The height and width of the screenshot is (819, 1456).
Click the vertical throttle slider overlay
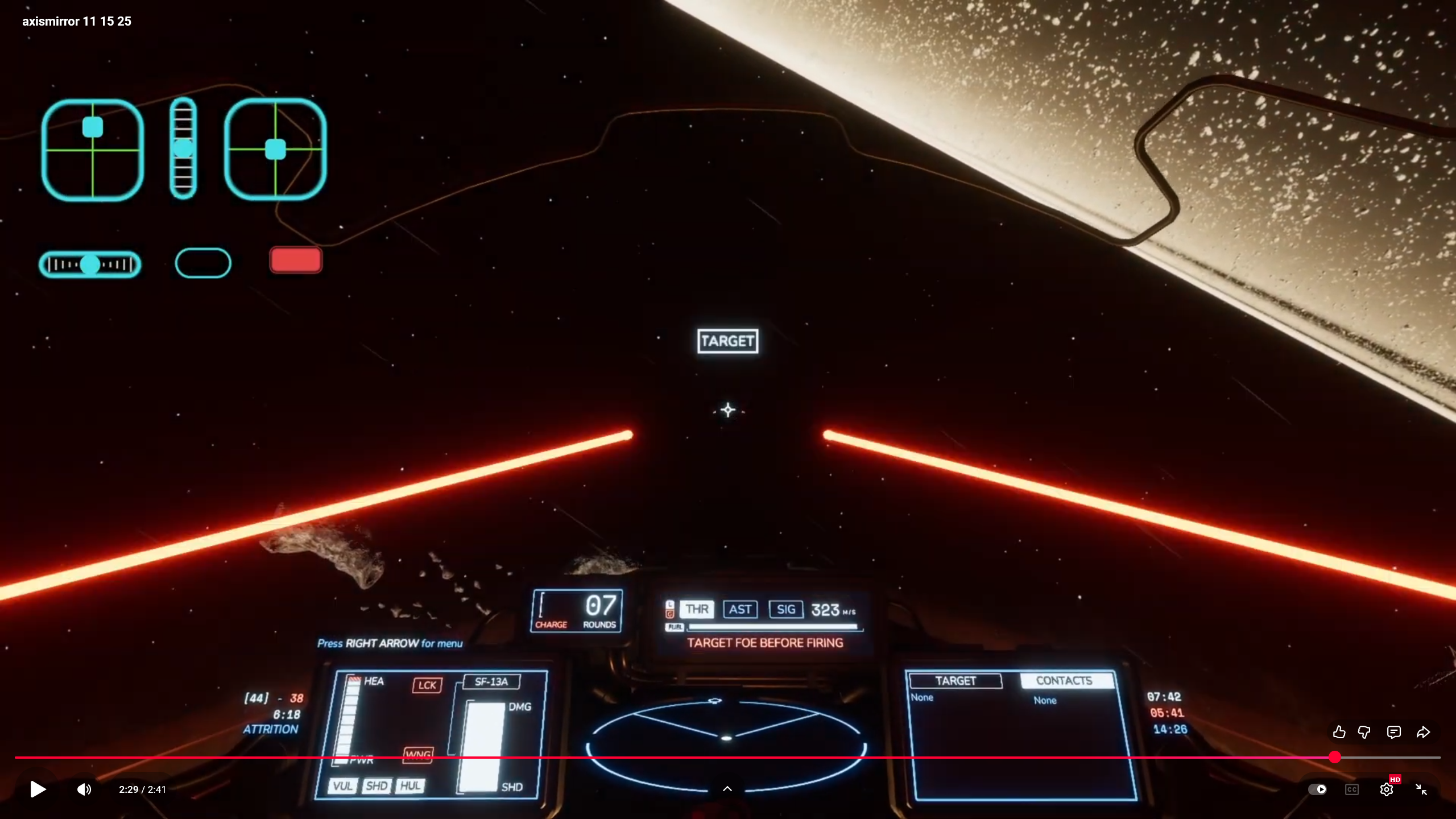click(x=183, y=149)
